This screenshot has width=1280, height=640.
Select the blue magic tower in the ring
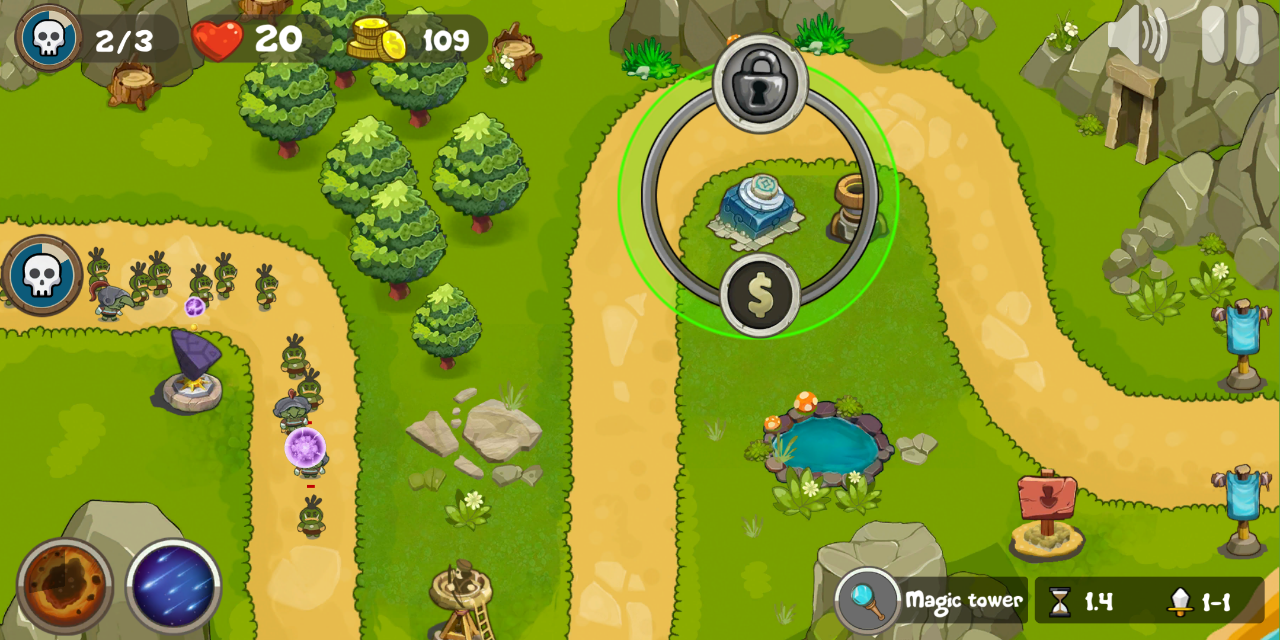(757, 211)
